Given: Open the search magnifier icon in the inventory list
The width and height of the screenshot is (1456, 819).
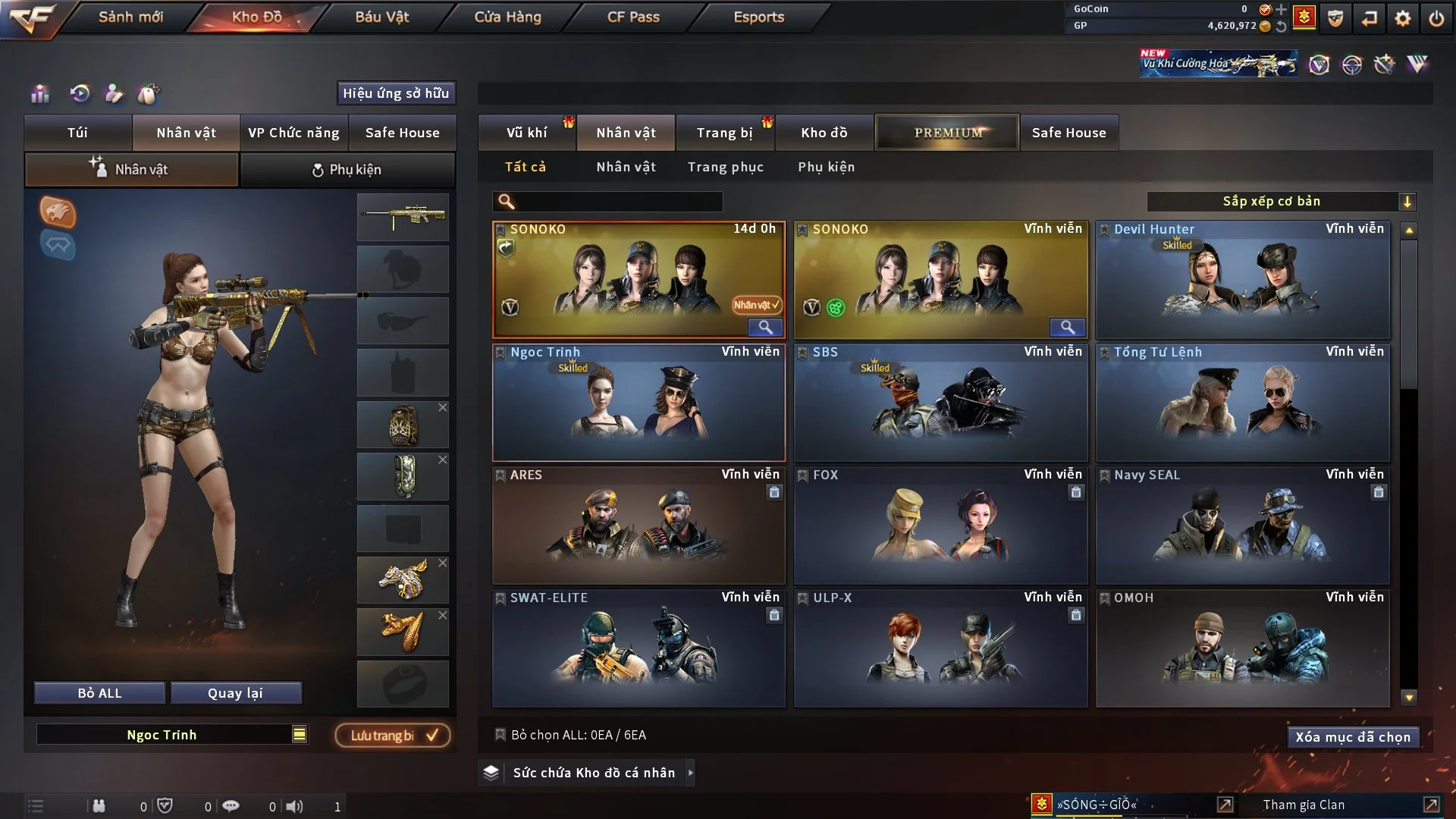Looking at the screenshot, I should click(506, 202).
